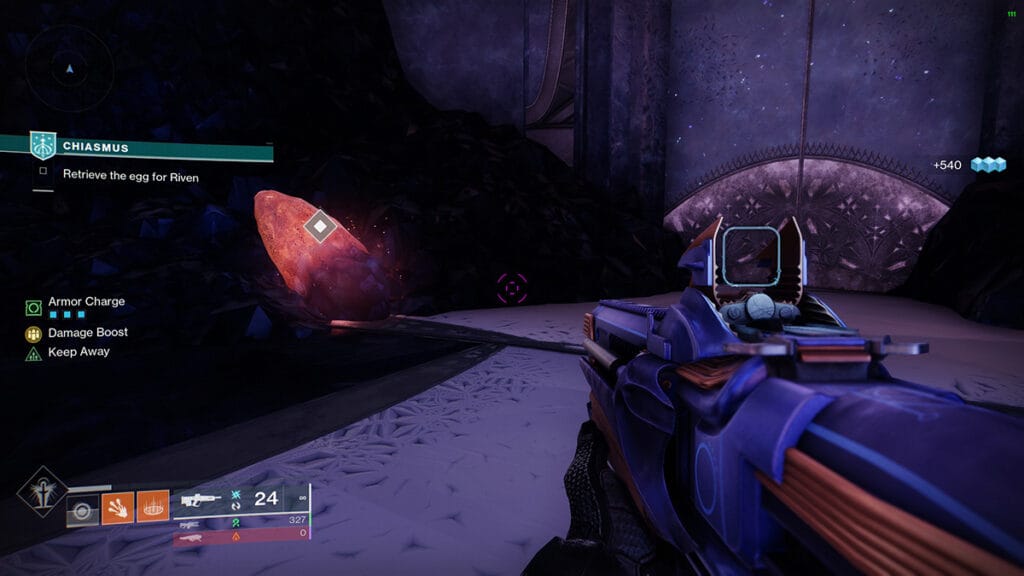Activate the orange melee hand ability

pyautogui.click(x=118, y=506)
